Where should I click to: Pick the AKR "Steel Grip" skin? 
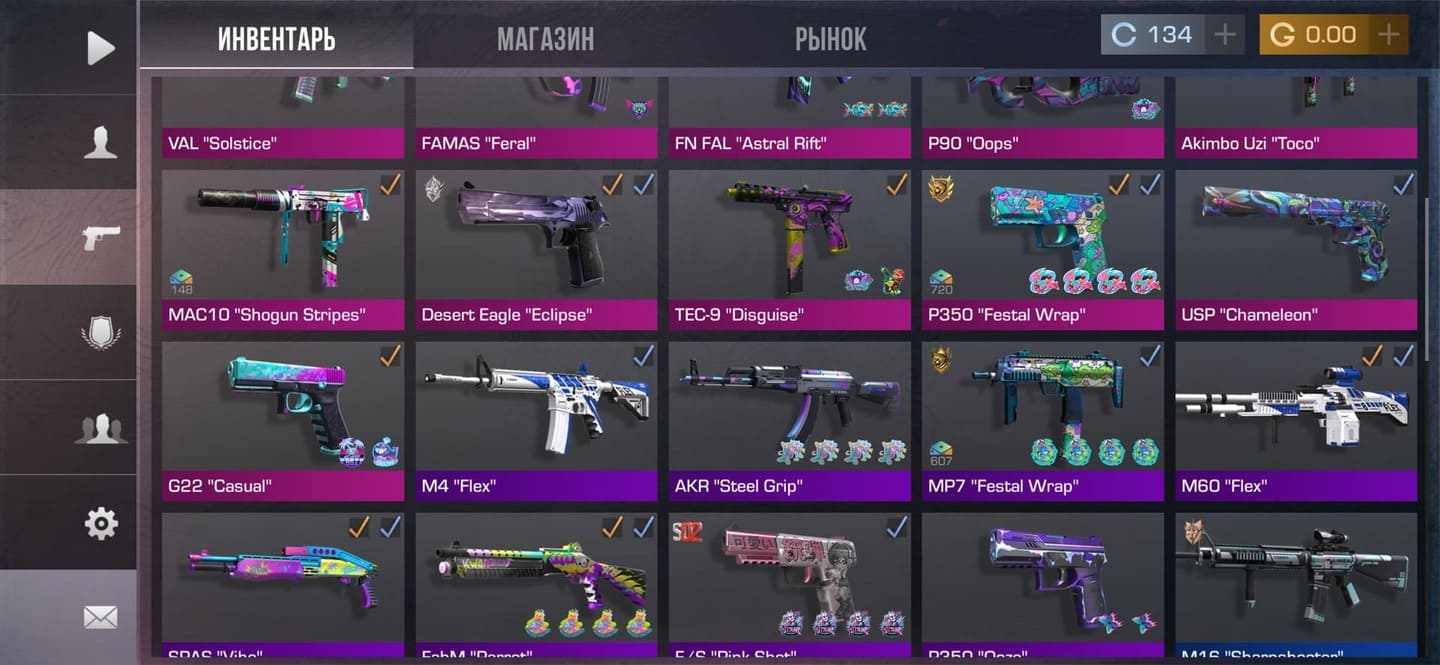789,420
